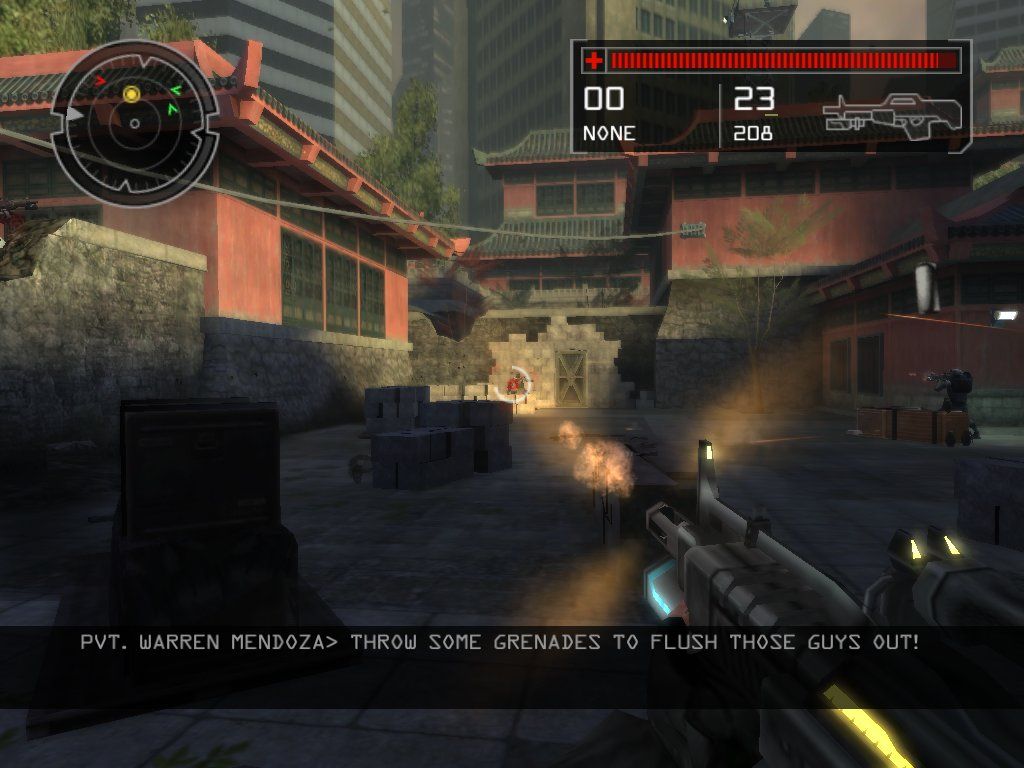Click the yellow objective marker on radar
The width and height of the screenshot is (1024, 768).
coord(131,93)
